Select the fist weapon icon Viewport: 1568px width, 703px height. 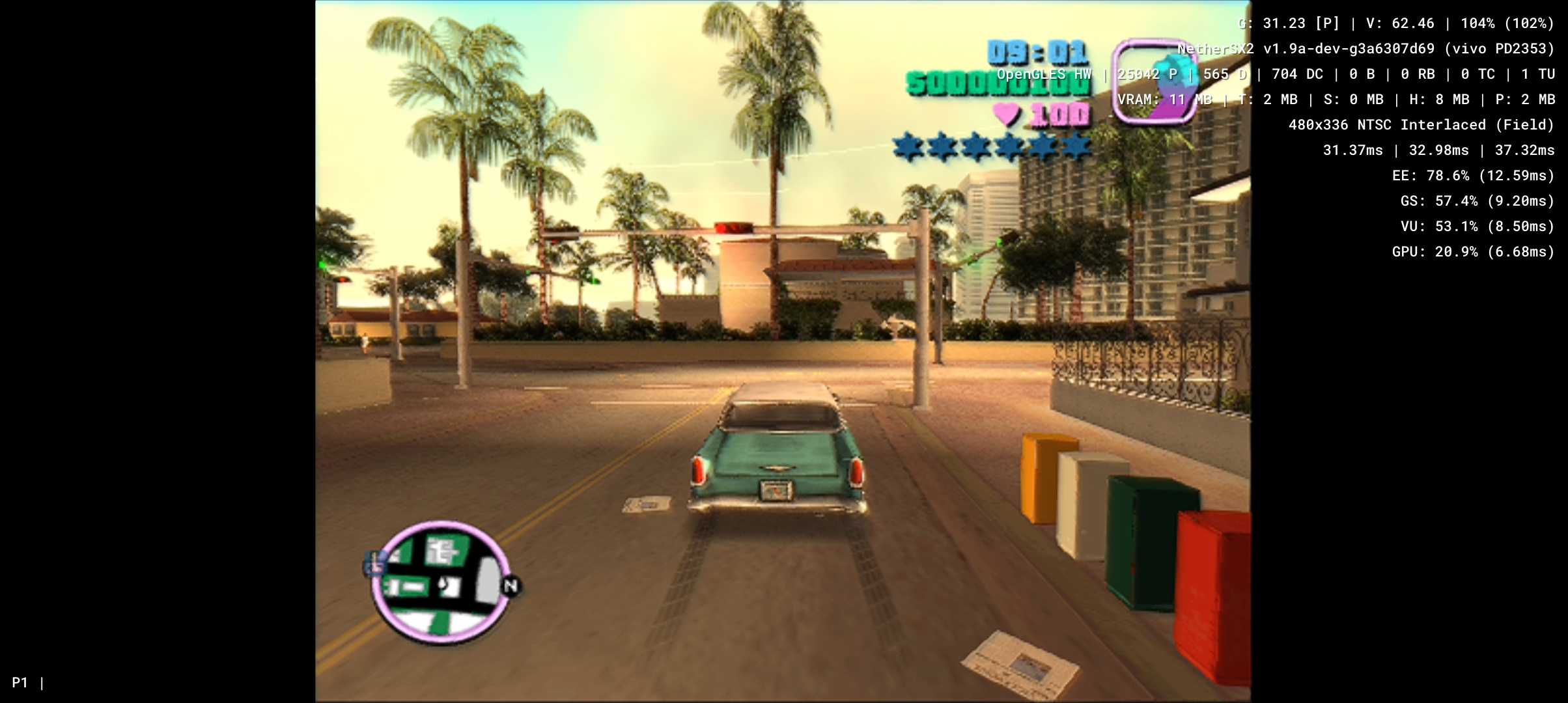[1153, 81]
